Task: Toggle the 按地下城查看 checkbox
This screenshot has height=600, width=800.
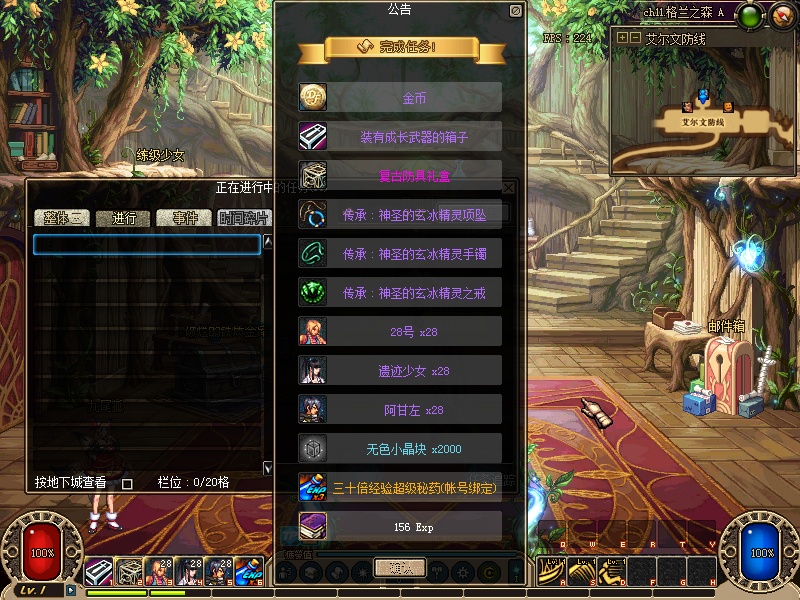Action: coord(127,483)
